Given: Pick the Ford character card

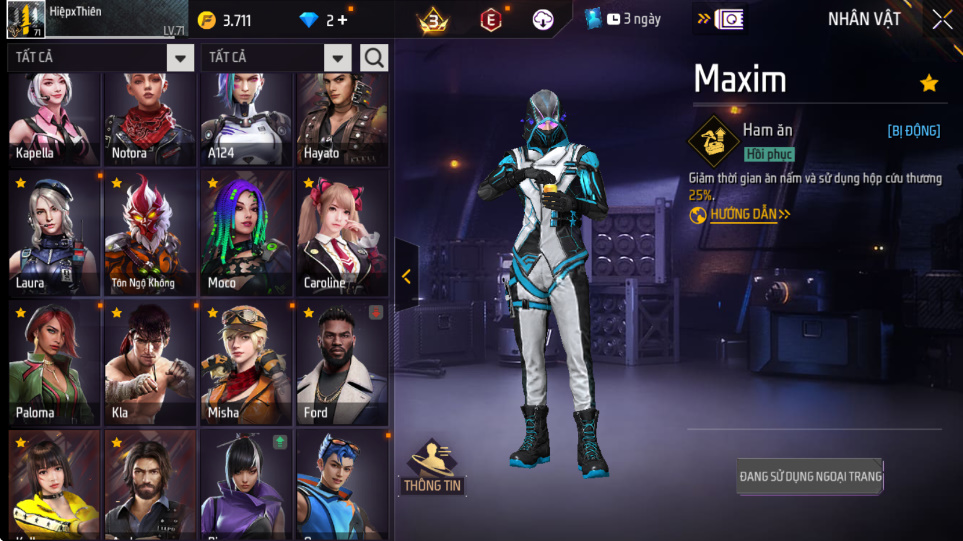Looking at the screenshot, I should 342,363.
